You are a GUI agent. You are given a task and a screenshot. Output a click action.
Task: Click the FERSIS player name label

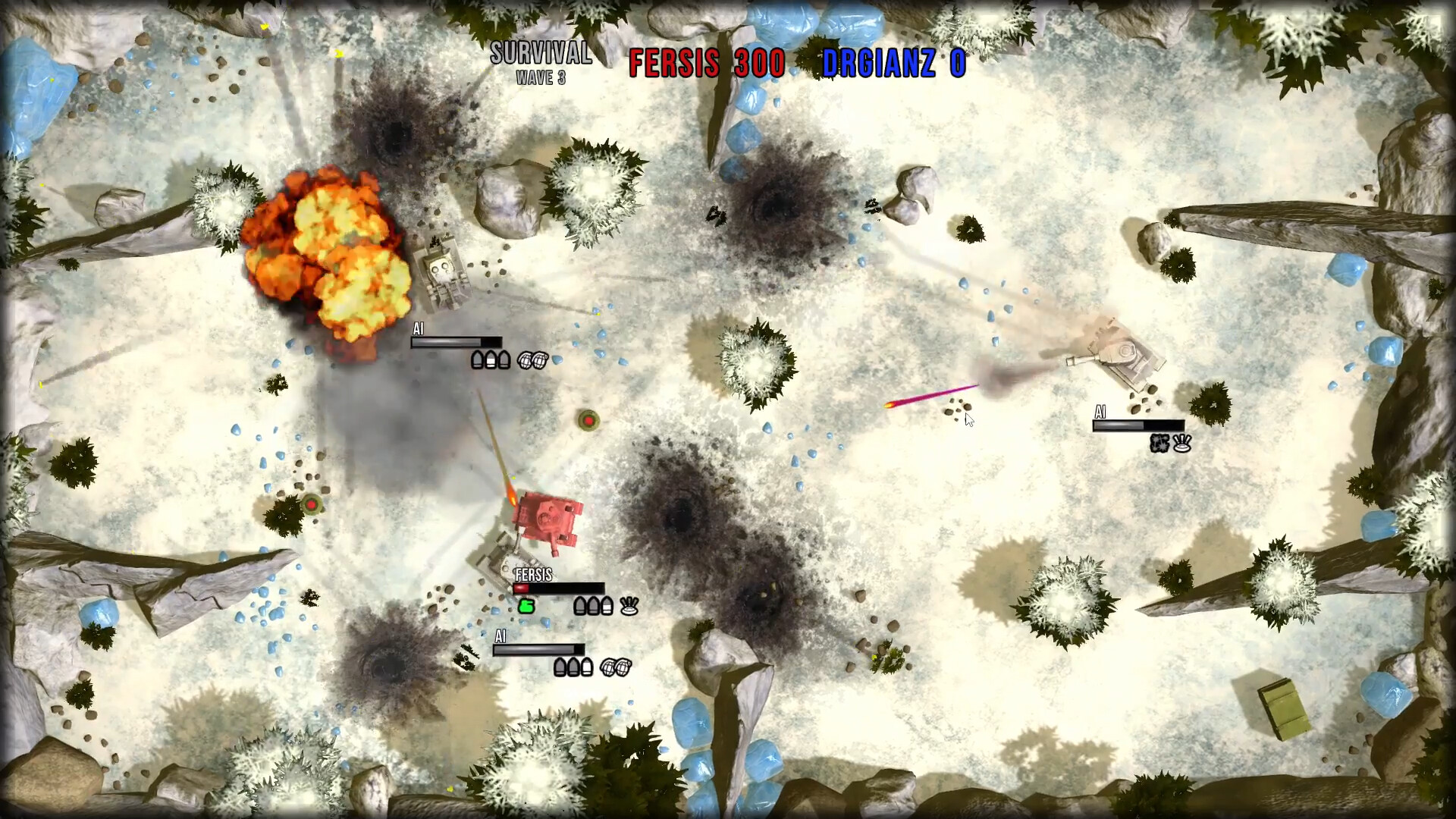tap(534, 576)
